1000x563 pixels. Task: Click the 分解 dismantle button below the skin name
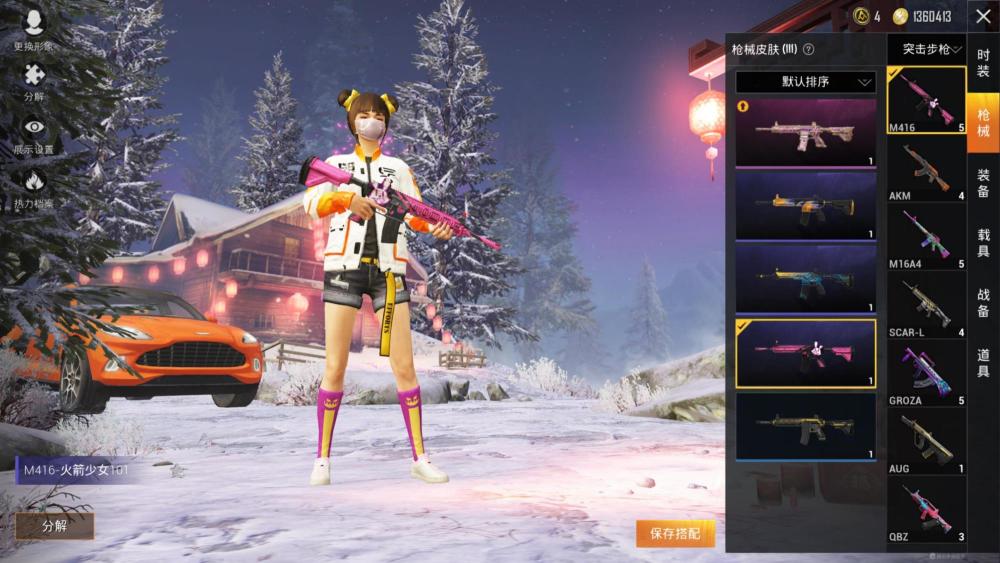54,526
